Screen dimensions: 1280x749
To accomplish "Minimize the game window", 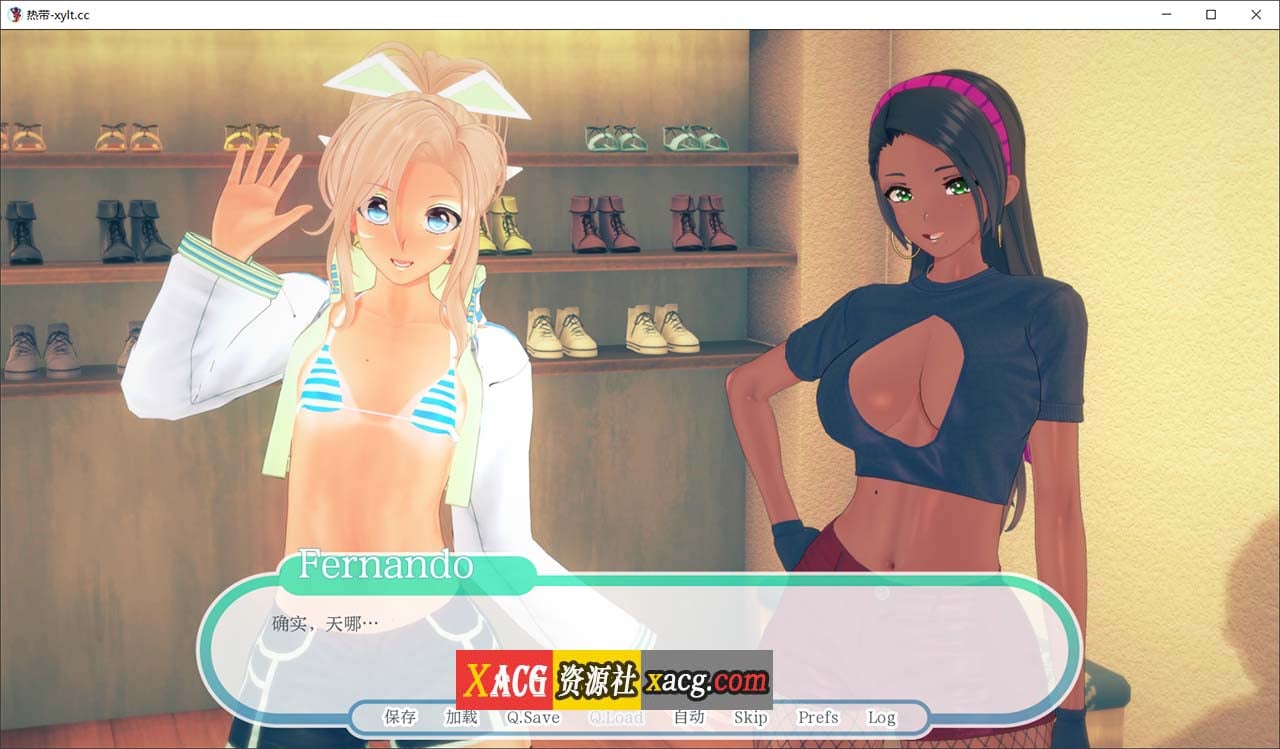I will (x=1165, y=14).
